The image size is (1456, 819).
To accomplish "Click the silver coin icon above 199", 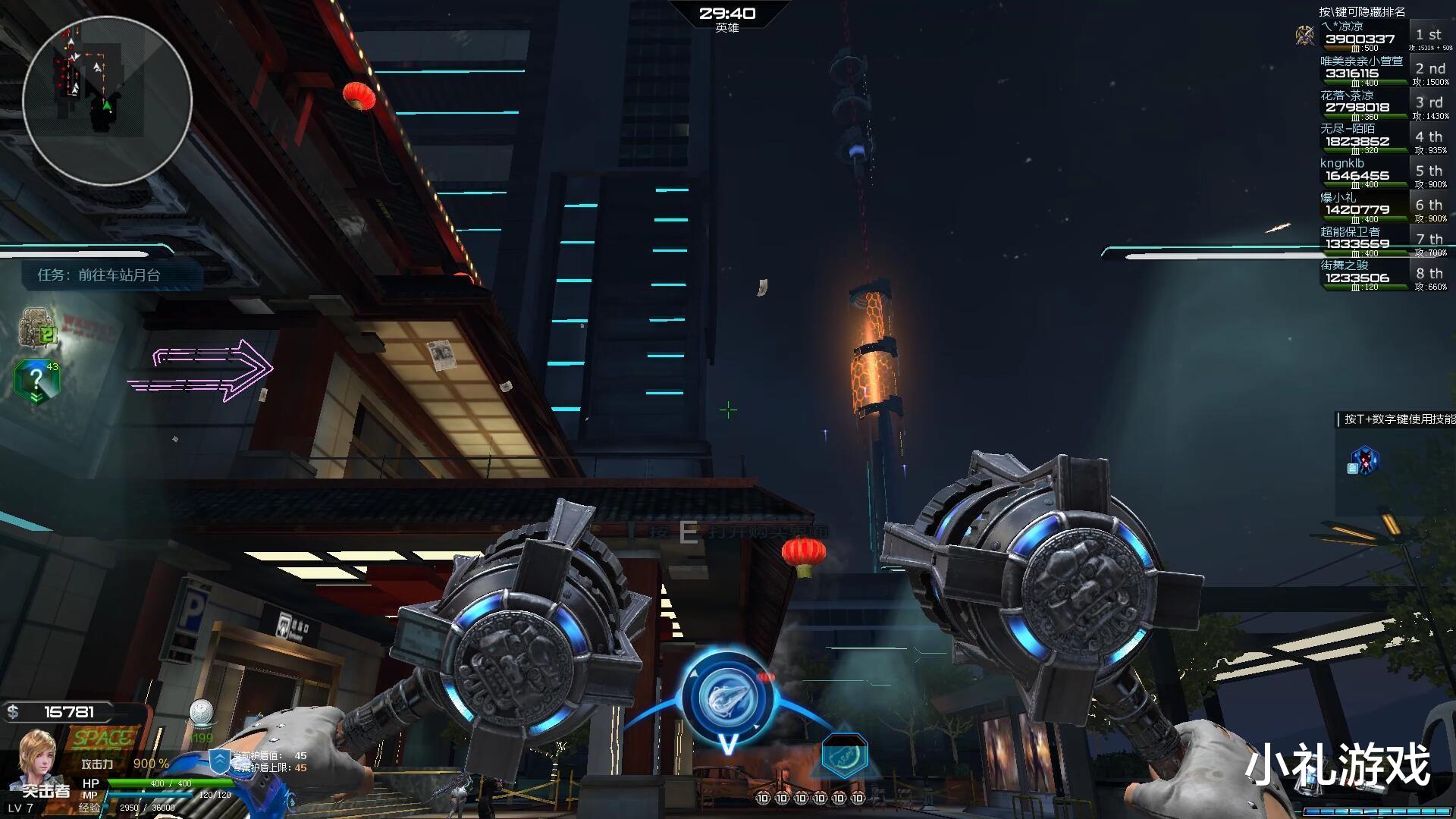I will (x=201, y=713).
